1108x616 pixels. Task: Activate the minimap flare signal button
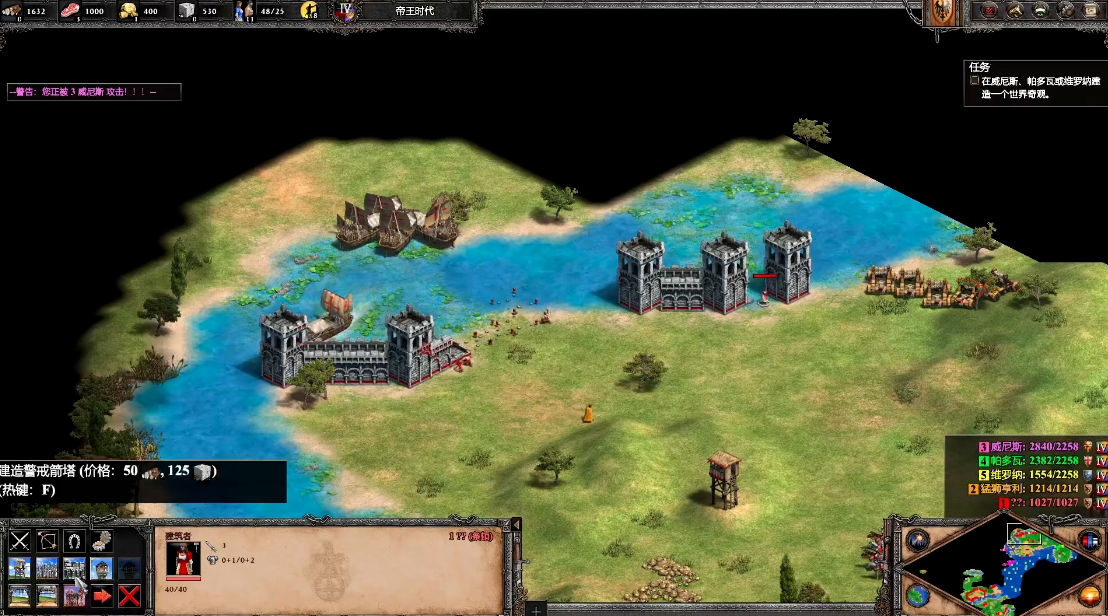coord(919,540)
